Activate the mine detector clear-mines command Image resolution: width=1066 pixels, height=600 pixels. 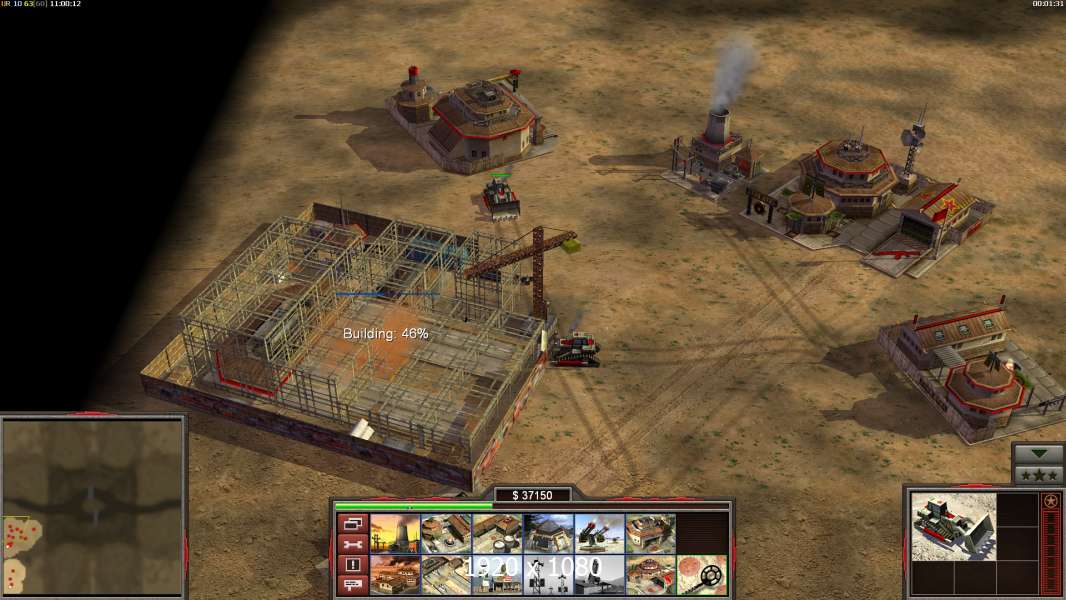pyautogui.click(x=701, y=574)
